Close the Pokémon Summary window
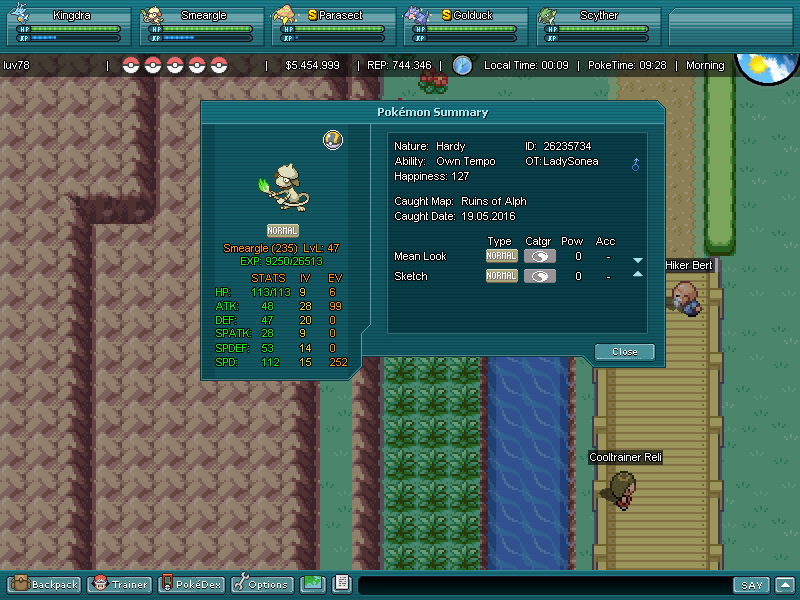The image size is (800, 600). [624, 352]
